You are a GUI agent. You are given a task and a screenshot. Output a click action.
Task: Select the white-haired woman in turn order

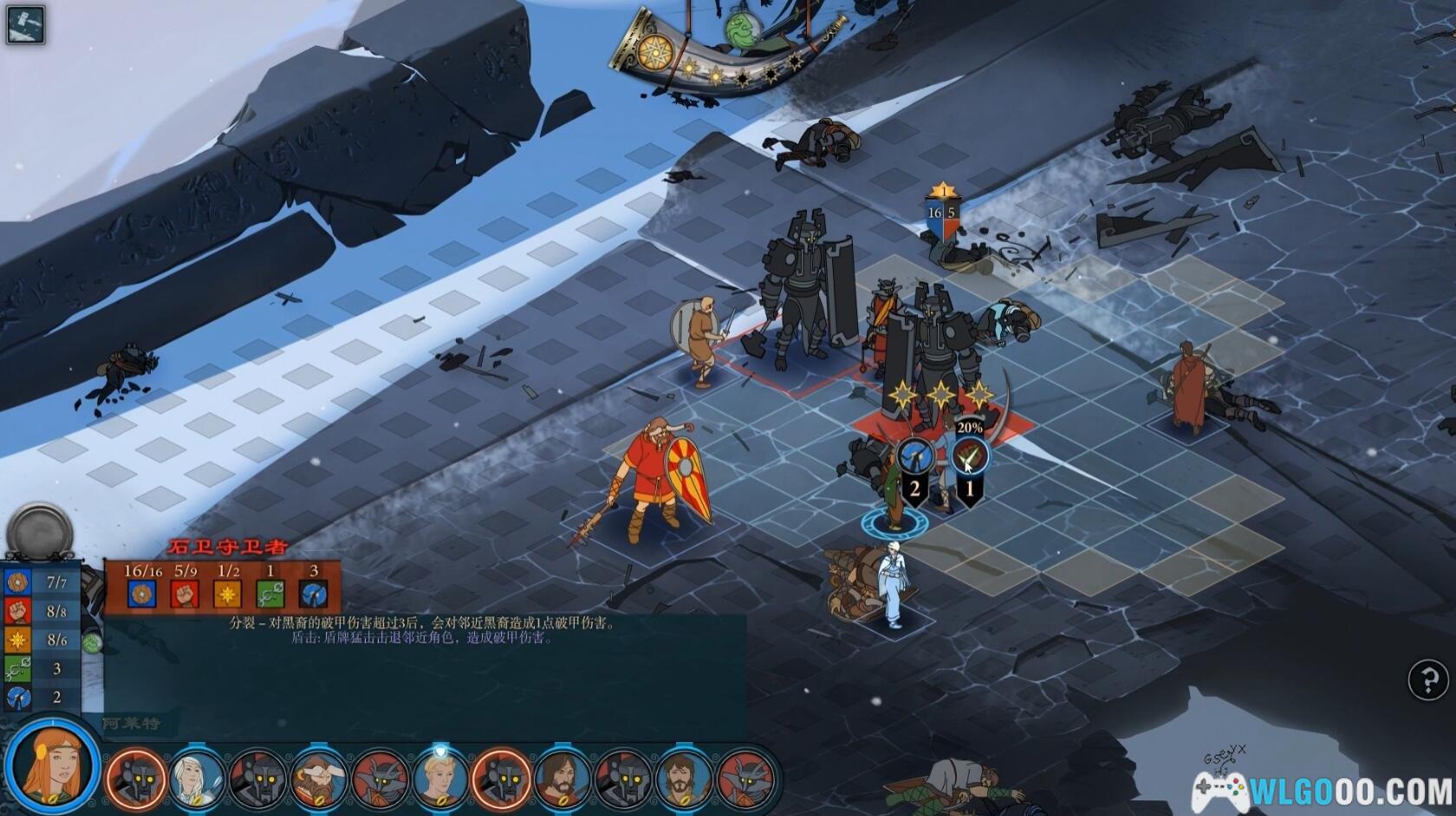click(x=197, y=777)
